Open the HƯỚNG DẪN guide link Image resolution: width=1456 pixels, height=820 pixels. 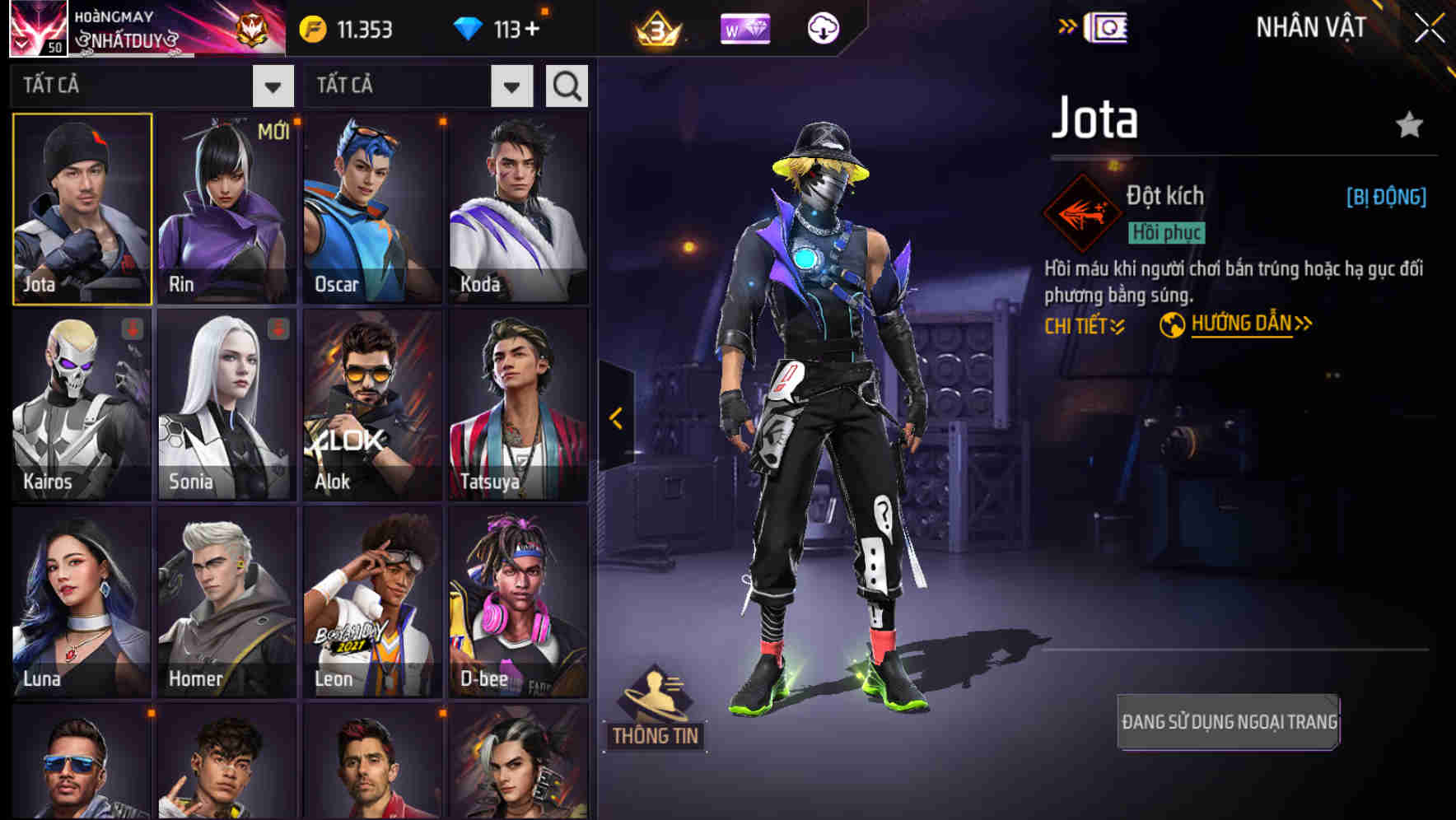(1244, 323)
